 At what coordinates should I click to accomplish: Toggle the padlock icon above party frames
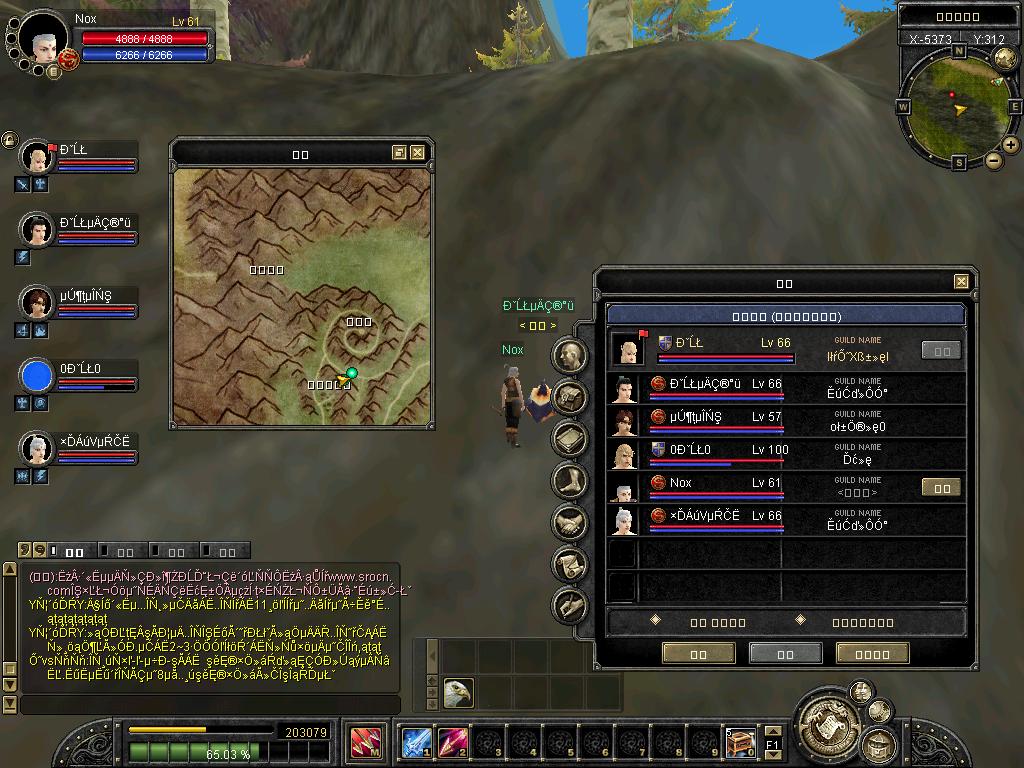[x=9, y=140]
